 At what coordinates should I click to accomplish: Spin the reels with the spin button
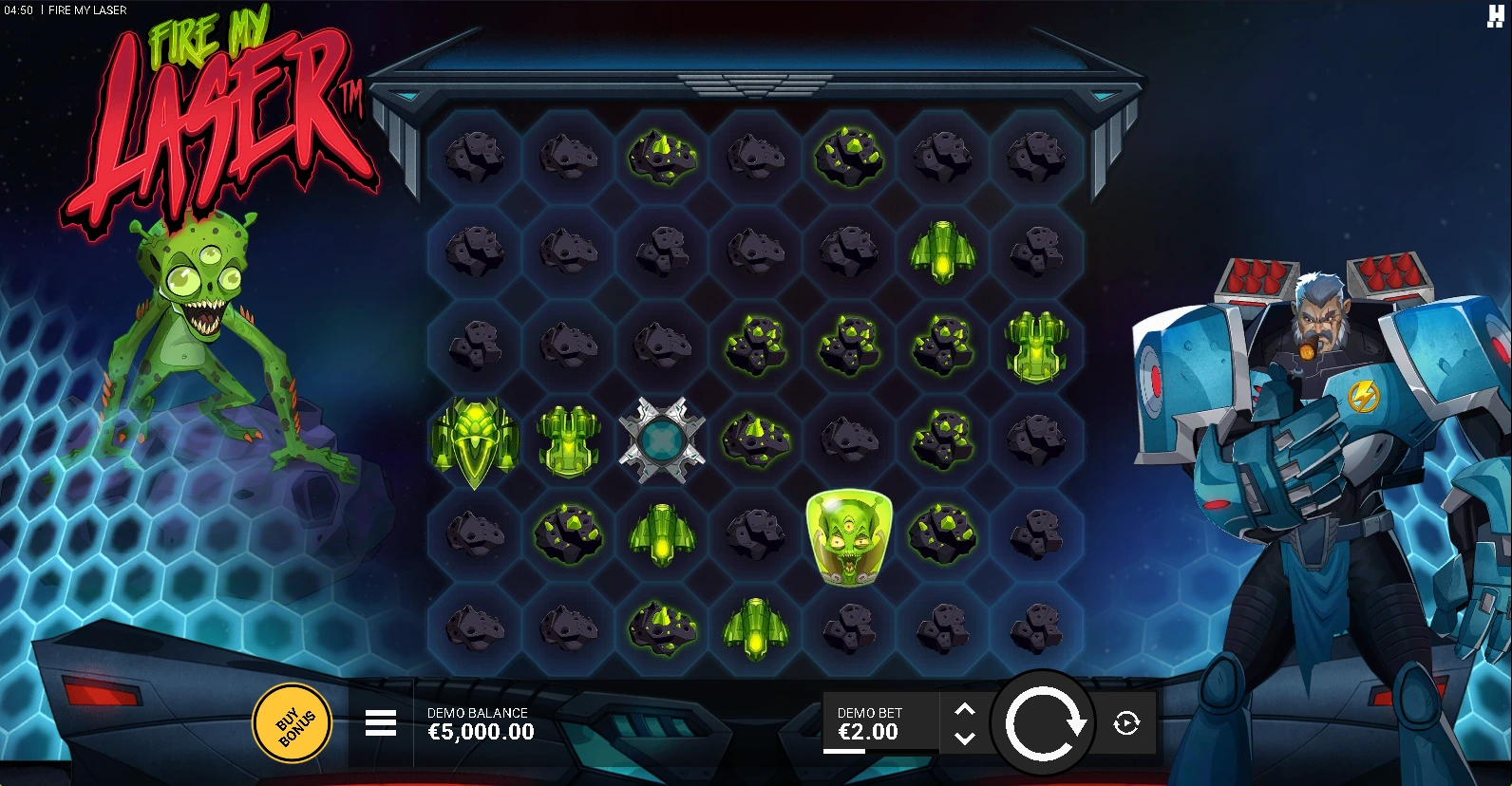click(1044, 723)
